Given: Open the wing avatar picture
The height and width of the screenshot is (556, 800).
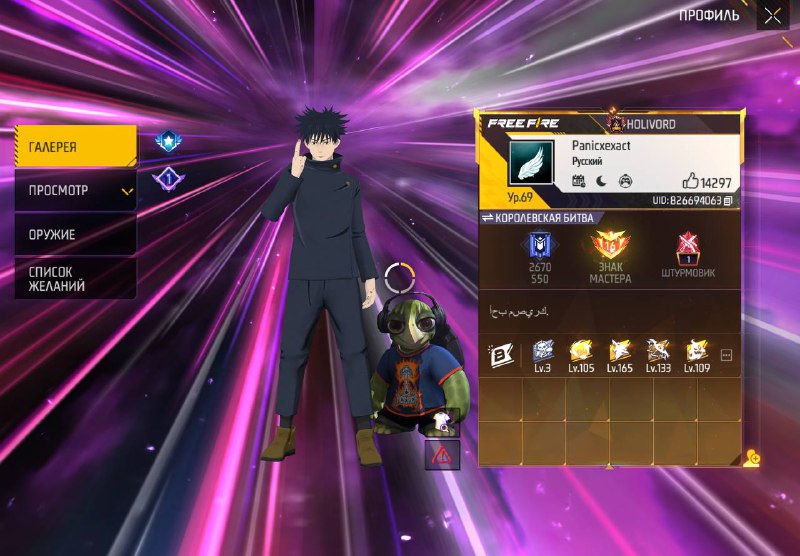Looking at the screenshot, I should click(x=530, y=162).
